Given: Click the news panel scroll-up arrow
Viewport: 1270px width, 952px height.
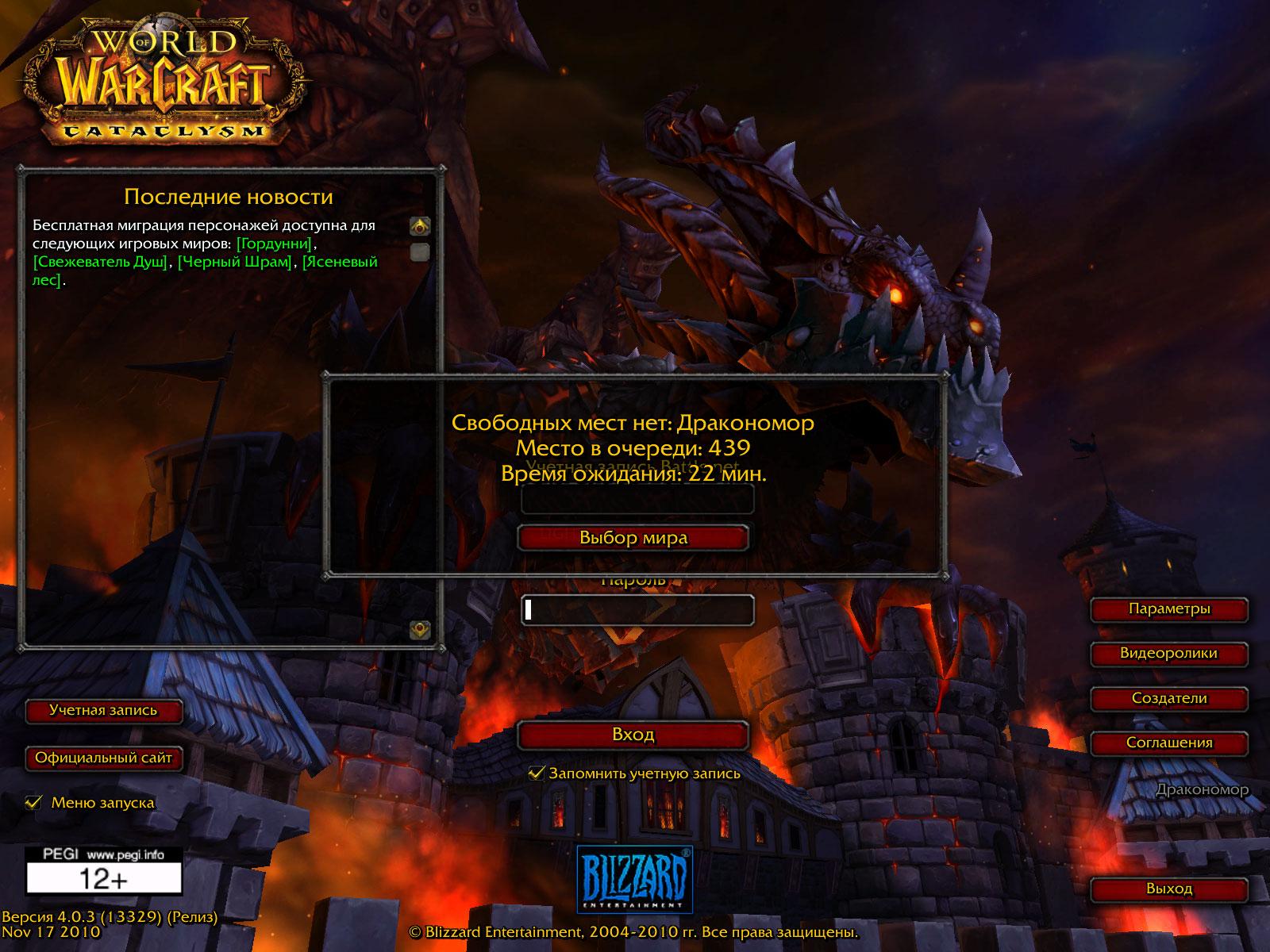Looking at the screenshot, I should click(420, 226).
